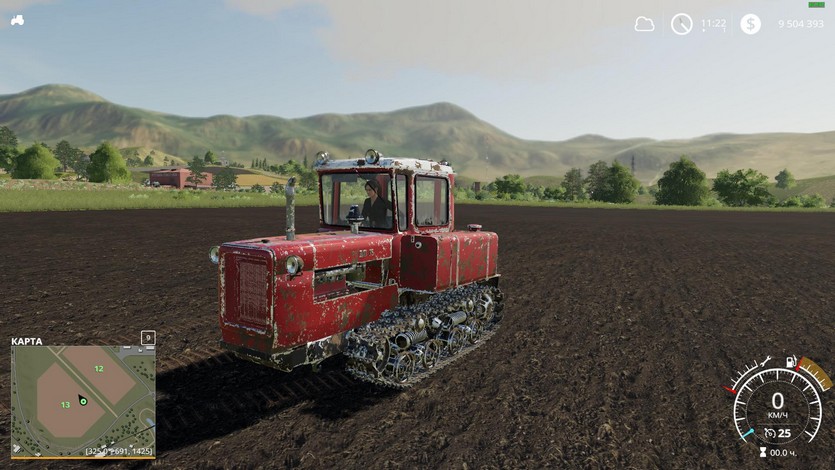This screenshot has width=835, height=470.
Task: Open finances via the dollar coin icon
Action: click(750, 24)
